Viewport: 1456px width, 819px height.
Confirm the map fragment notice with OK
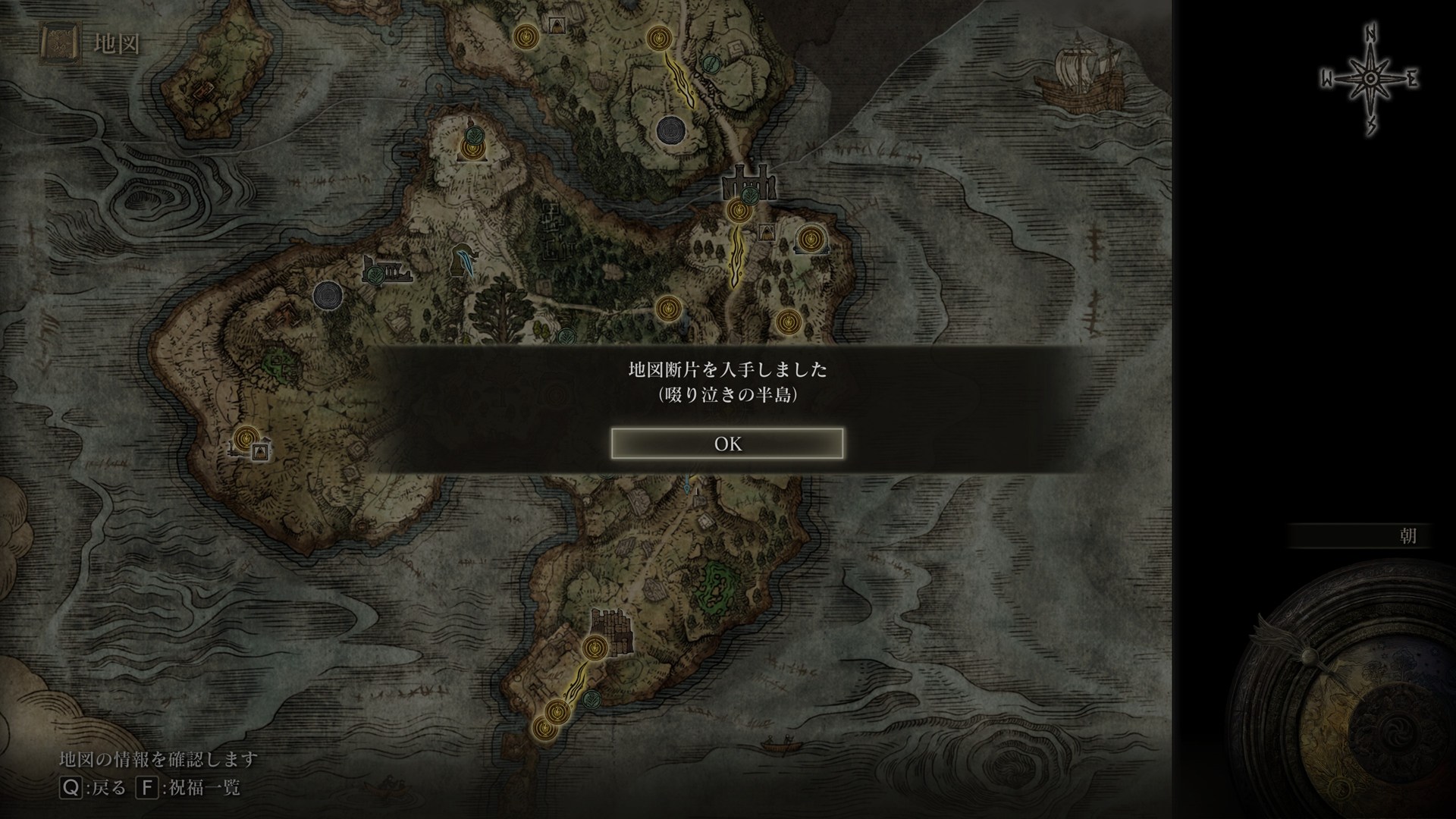tap(727, 444)
